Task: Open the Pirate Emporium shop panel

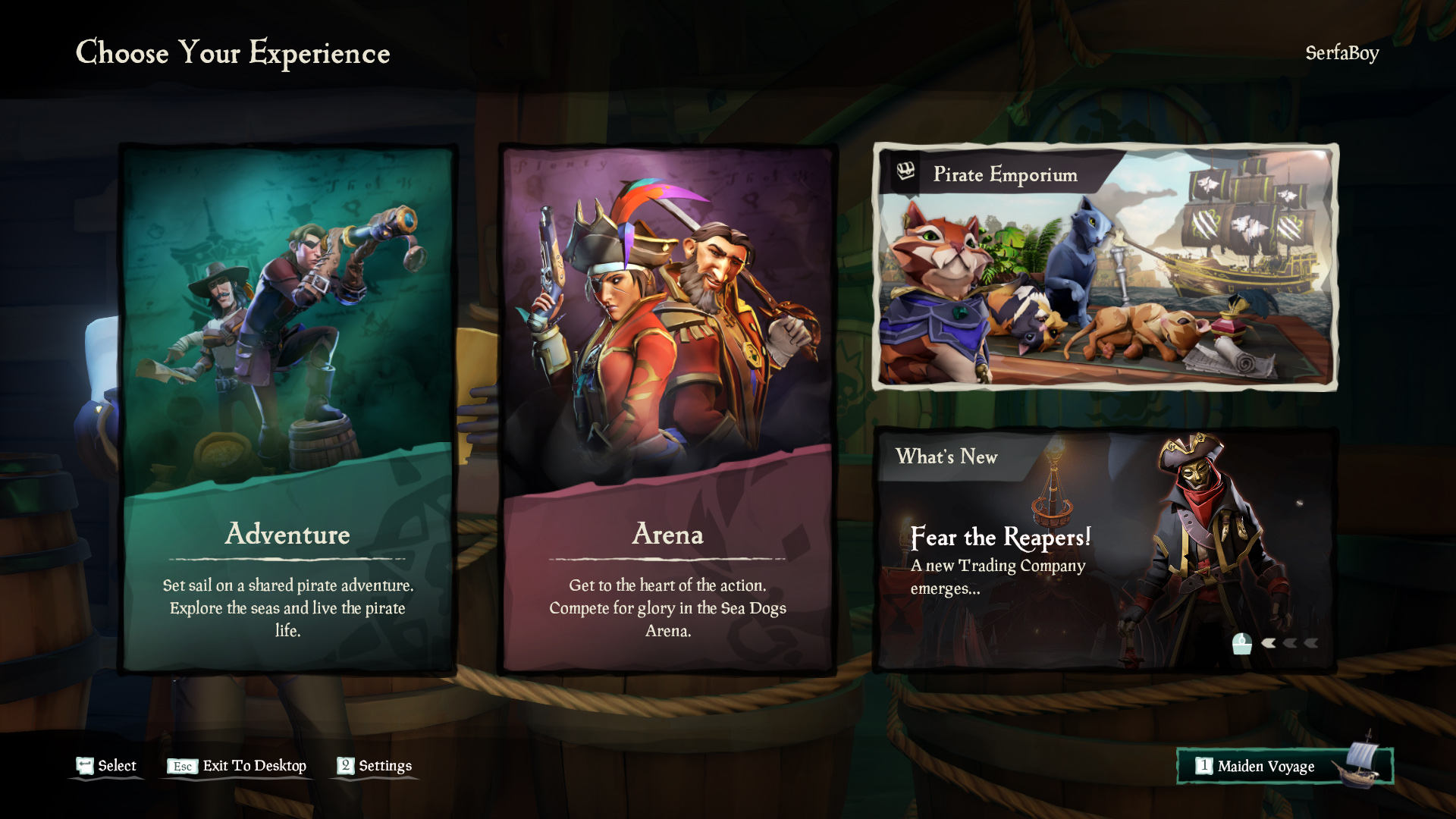Action: [x=1105, y=267]
